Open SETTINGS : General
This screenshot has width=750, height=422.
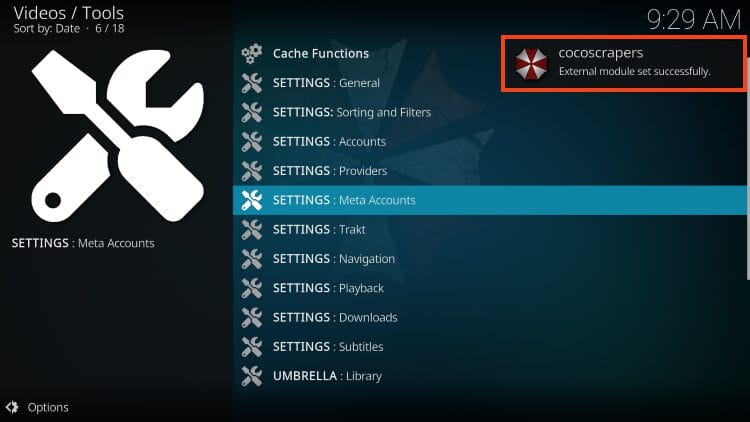point(326,83)
